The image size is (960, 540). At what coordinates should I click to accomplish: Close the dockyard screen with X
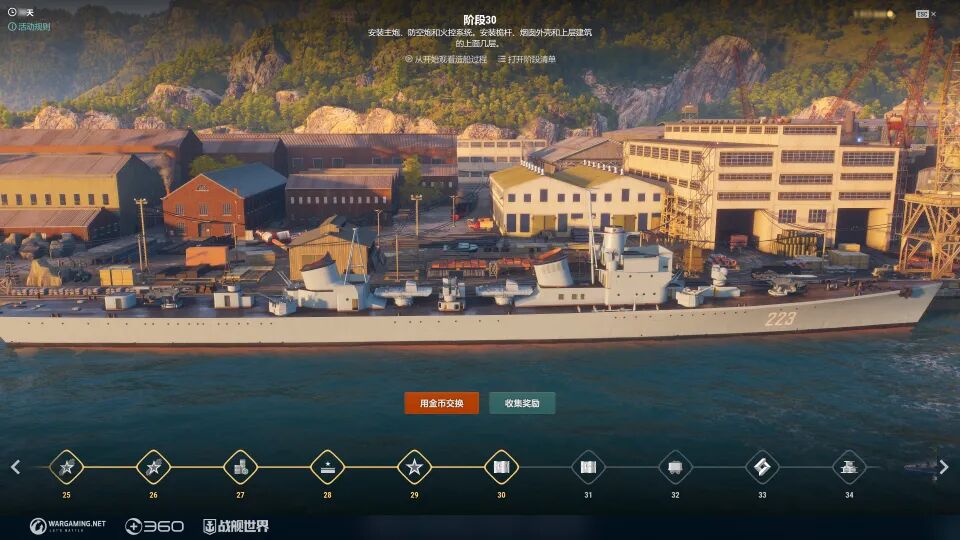pos(934,14)
